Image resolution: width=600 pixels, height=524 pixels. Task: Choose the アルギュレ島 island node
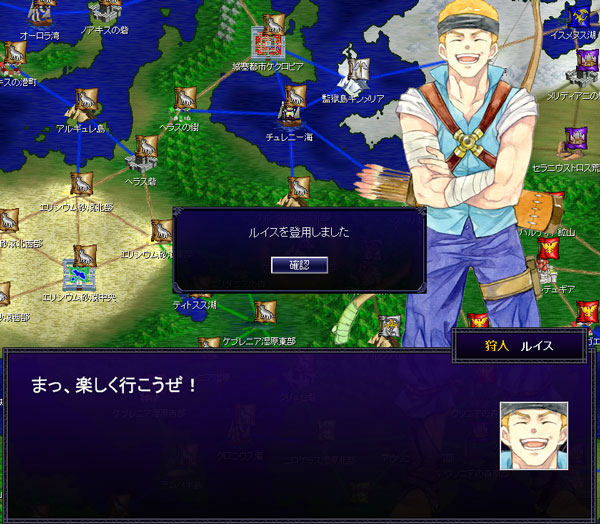coord(84,102)
